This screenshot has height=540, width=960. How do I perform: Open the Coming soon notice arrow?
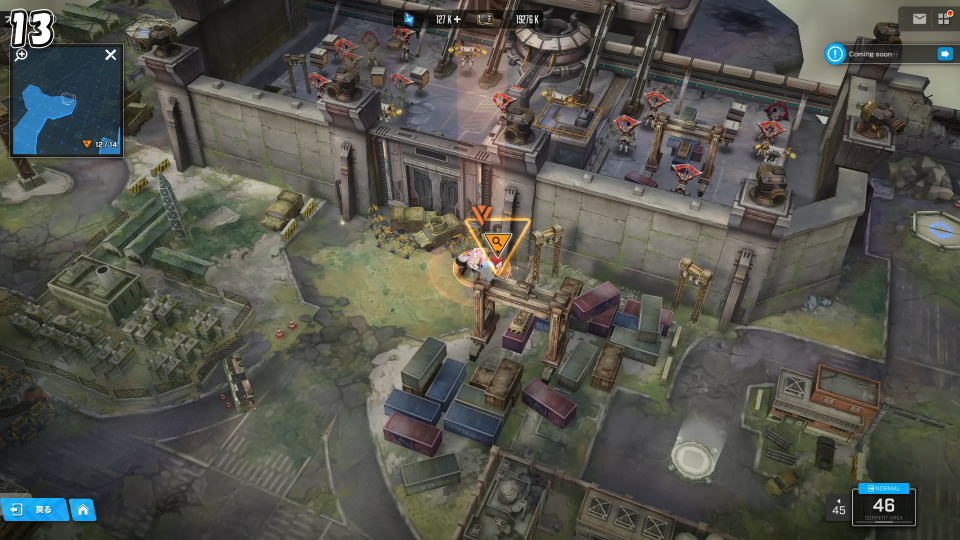944,54
